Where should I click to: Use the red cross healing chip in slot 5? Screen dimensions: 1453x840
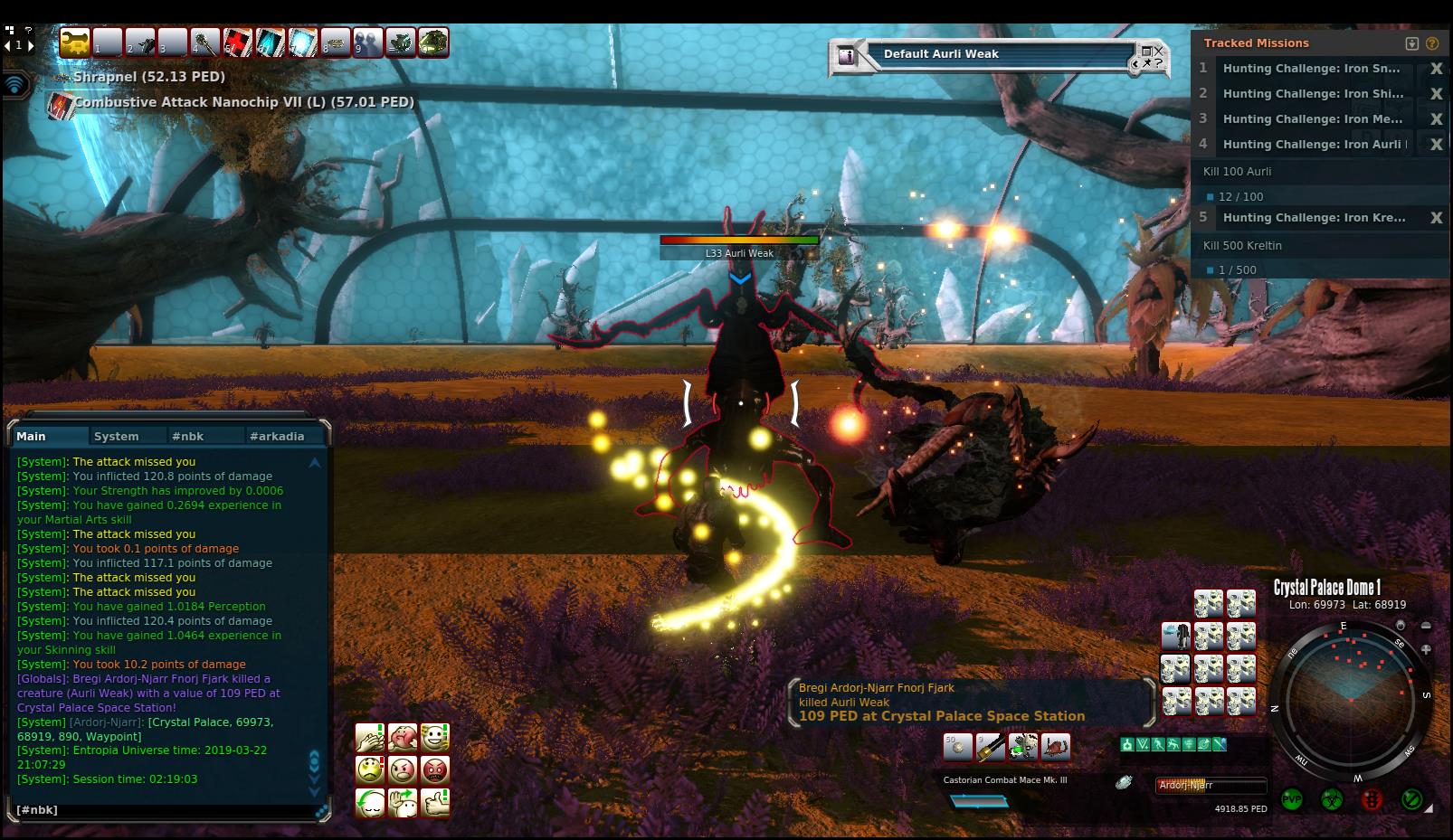[238, 42]
